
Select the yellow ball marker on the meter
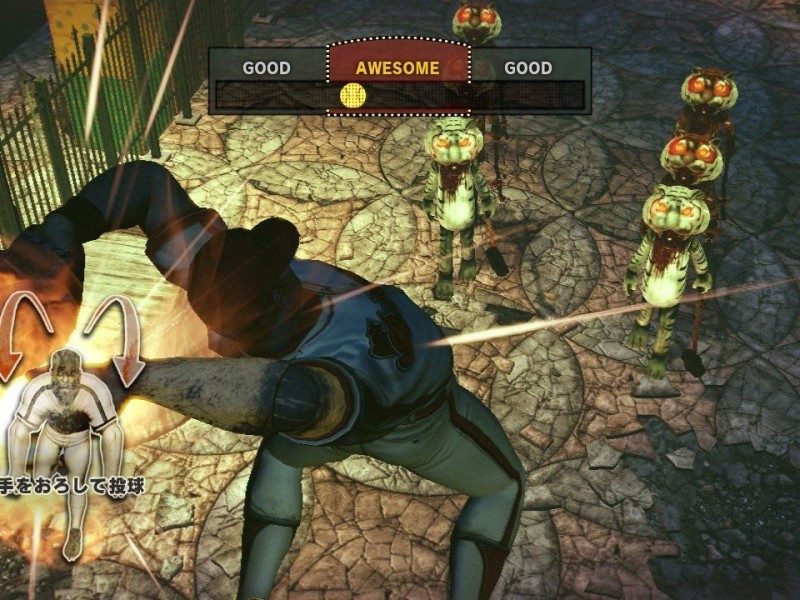click(x=353, y=95)
